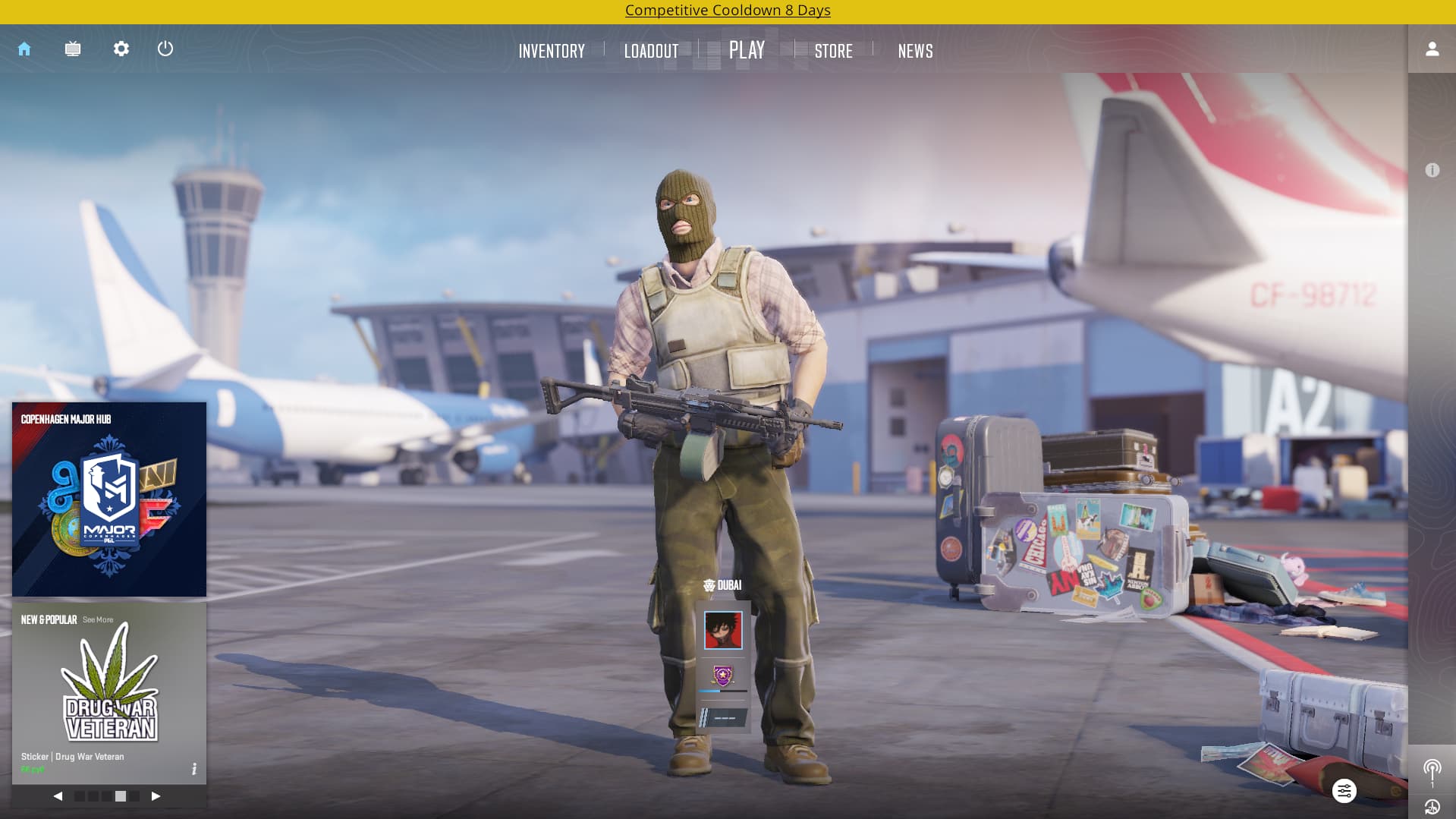Click the power quit icon

[x=165, y=49]
